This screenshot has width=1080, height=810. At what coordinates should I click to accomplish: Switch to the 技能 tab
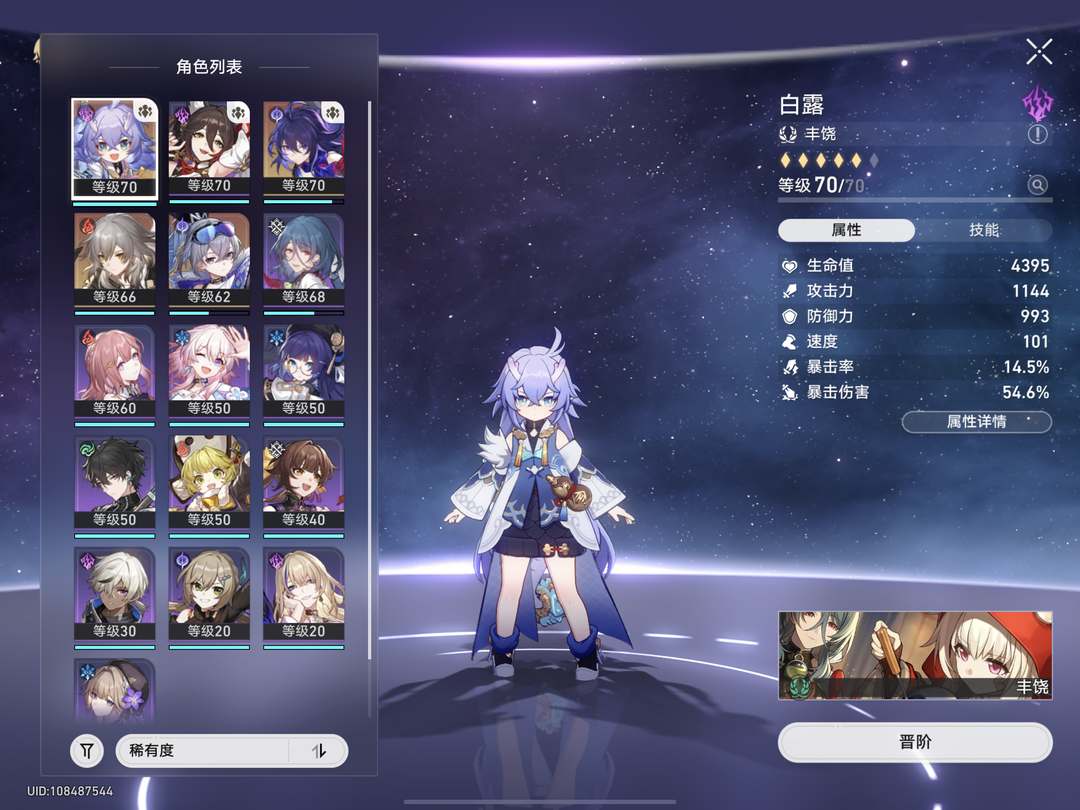tap(983, 230)
